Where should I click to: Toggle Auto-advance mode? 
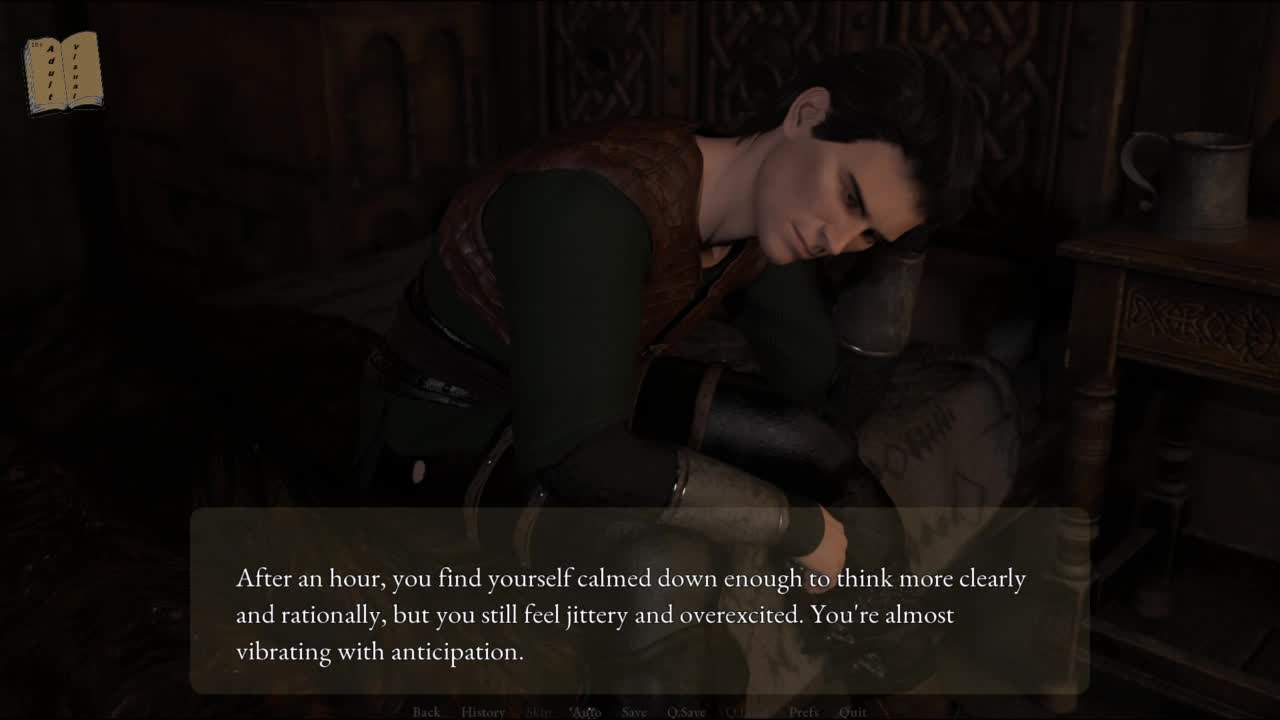pyautogui.click(x=585, y=712)
